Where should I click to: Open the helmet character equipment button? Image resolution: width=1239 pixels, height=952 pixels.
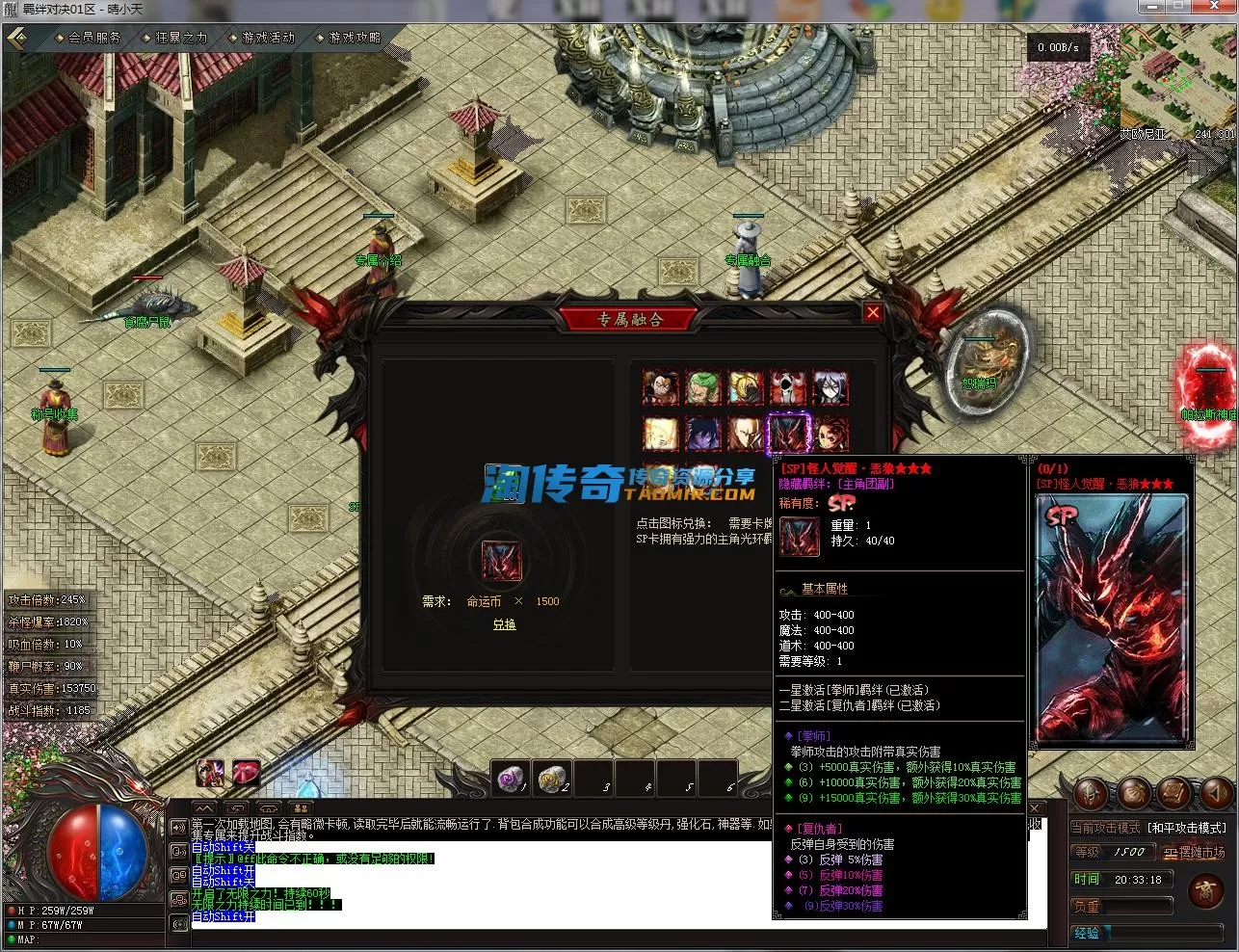pos(1092,793)
